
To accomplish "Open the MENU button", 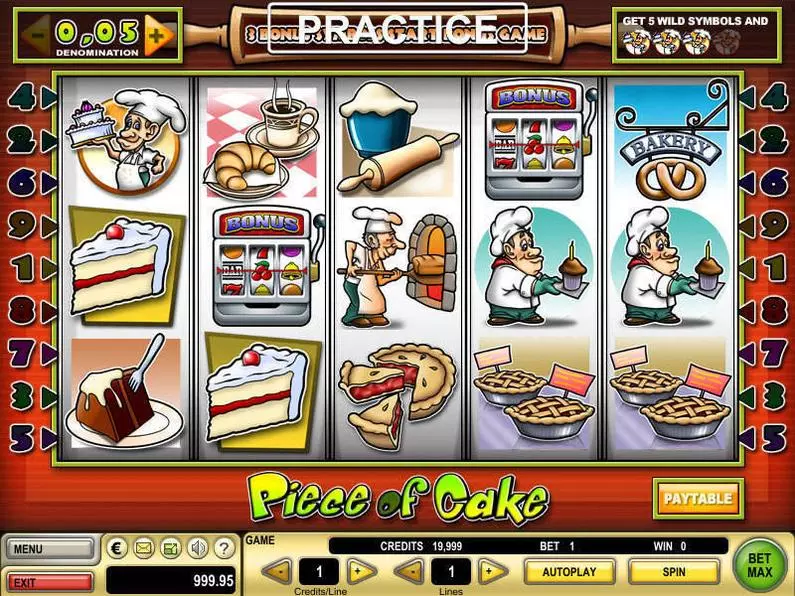I will click(49, 549).
